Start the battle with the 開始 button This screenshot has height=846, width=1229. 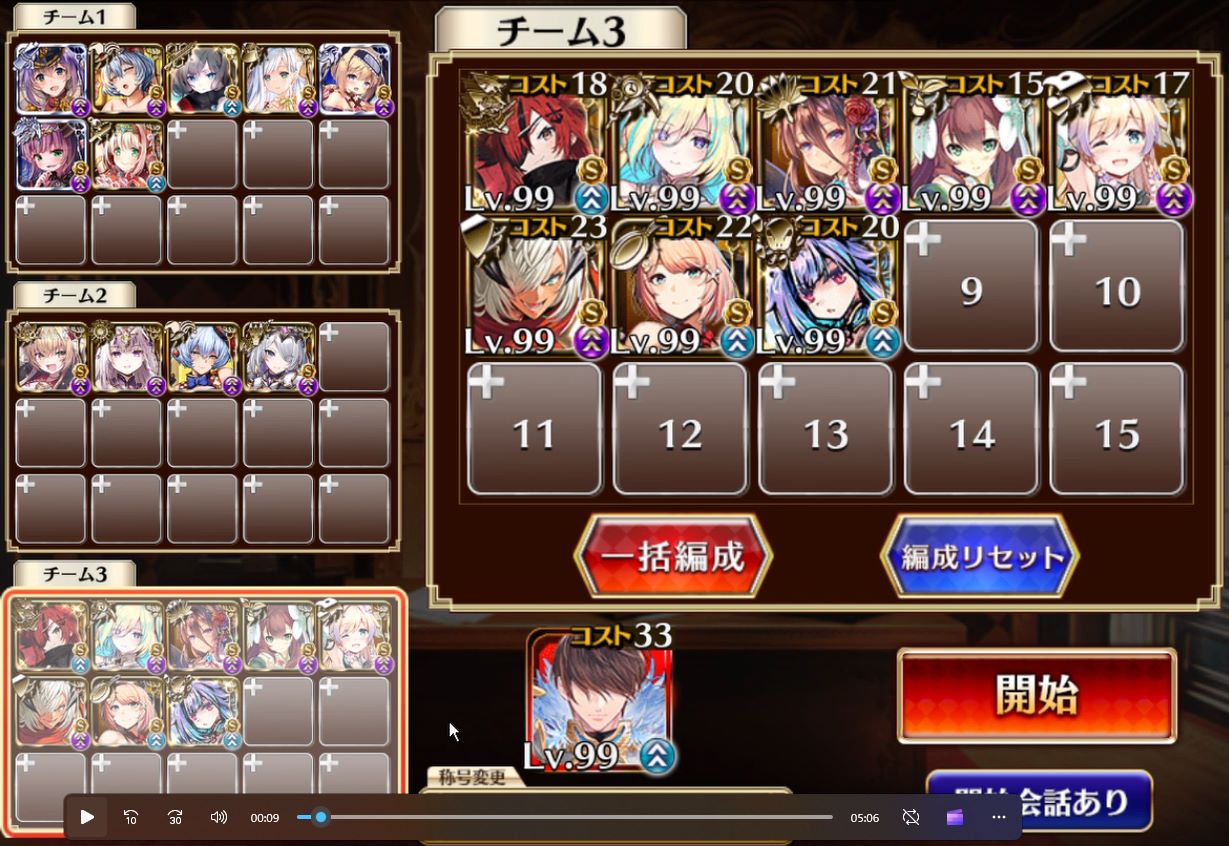[x=1036, y=696]
